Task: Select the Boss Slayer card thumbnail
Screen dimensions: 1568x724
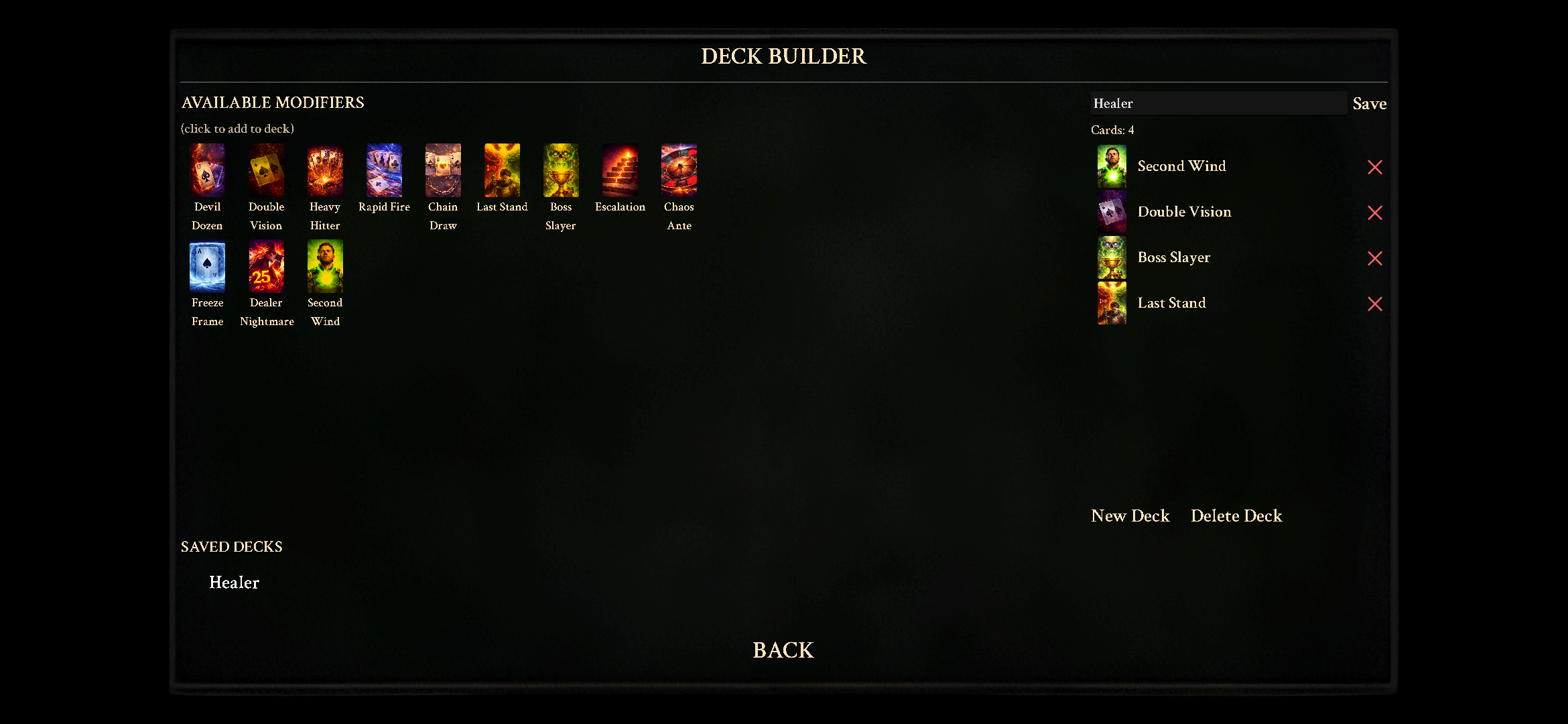Action: coord(560,170)
